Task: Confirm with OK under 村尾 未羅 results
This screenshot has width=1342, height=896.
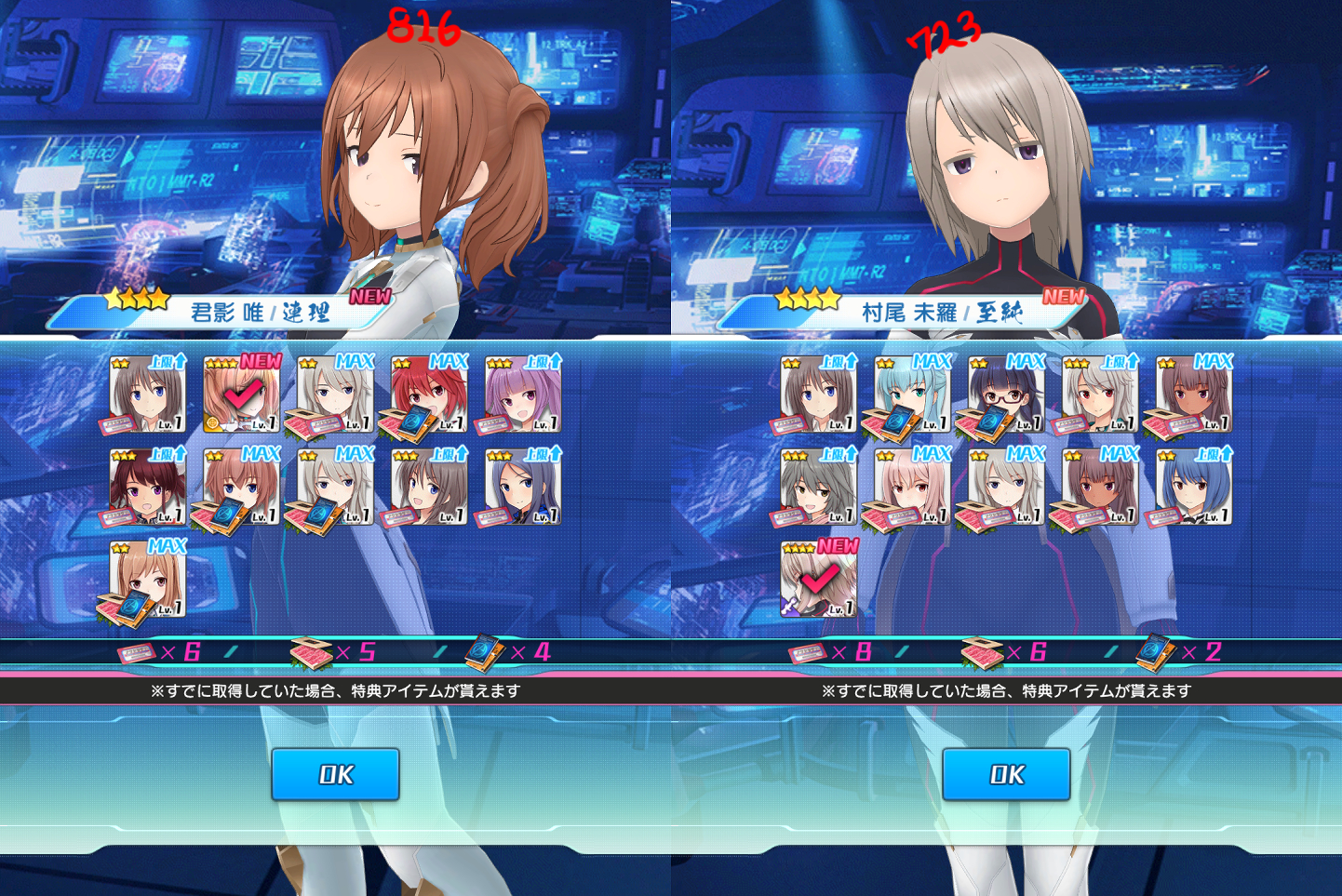Action: [x=1006, y=774]
